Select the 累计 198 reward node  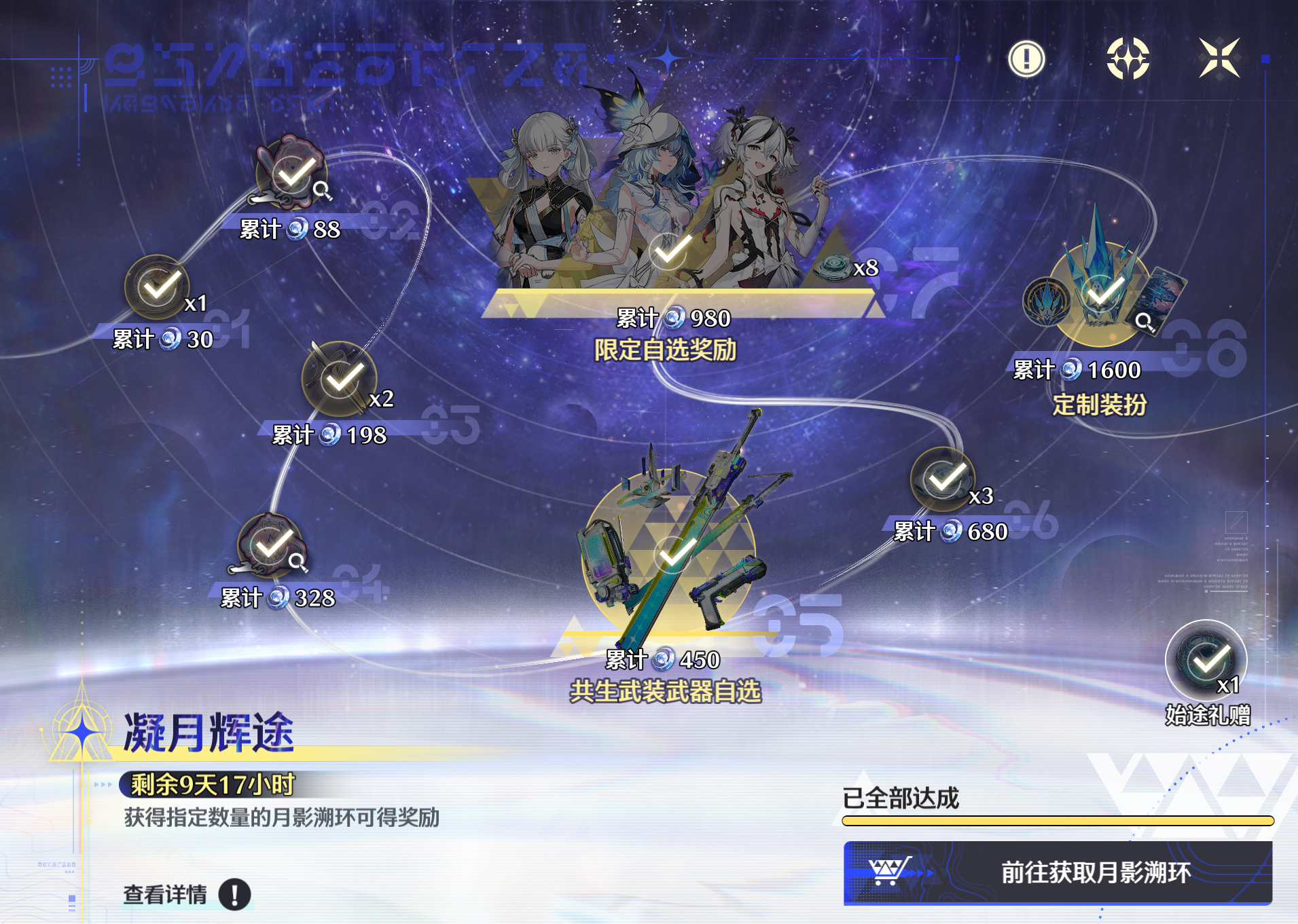point(339,380)
